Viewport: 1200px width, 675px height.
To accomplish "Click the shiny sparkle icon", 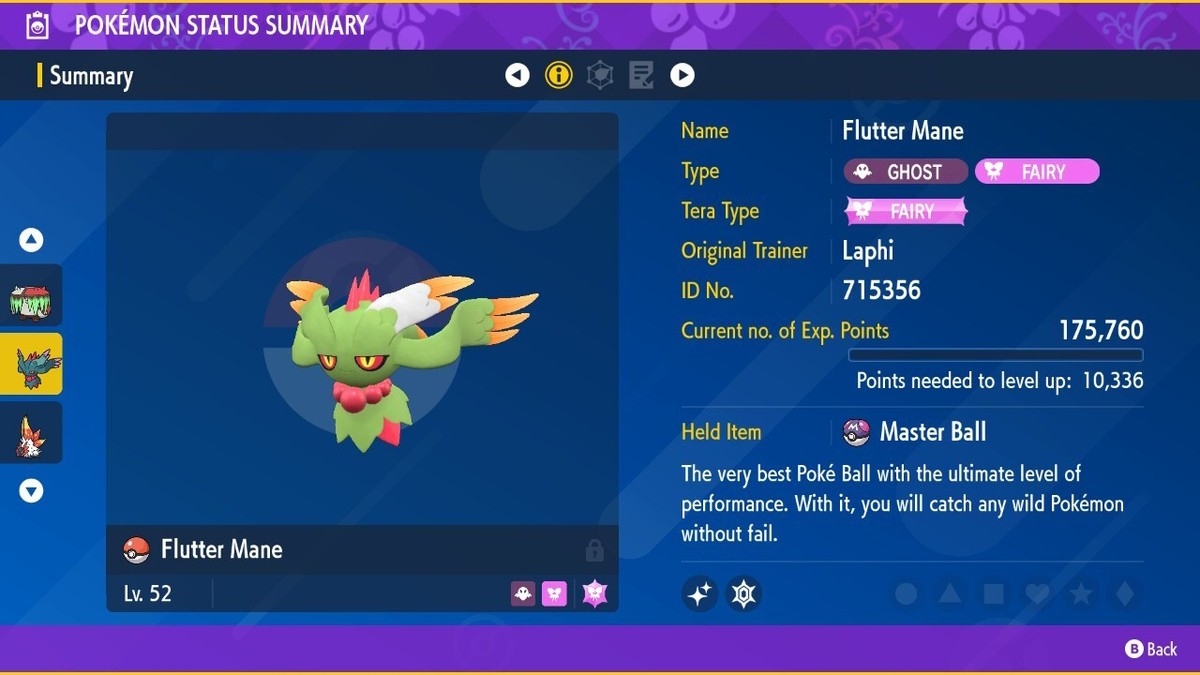I will (699, 594).
